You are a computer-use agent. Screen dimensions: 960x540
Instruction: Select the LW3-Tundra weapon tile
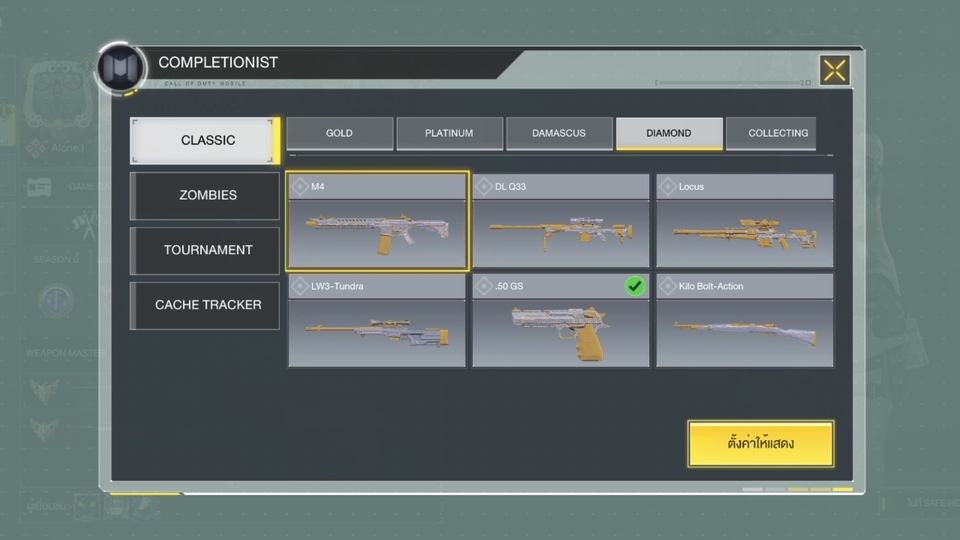(x=377, y=321)
